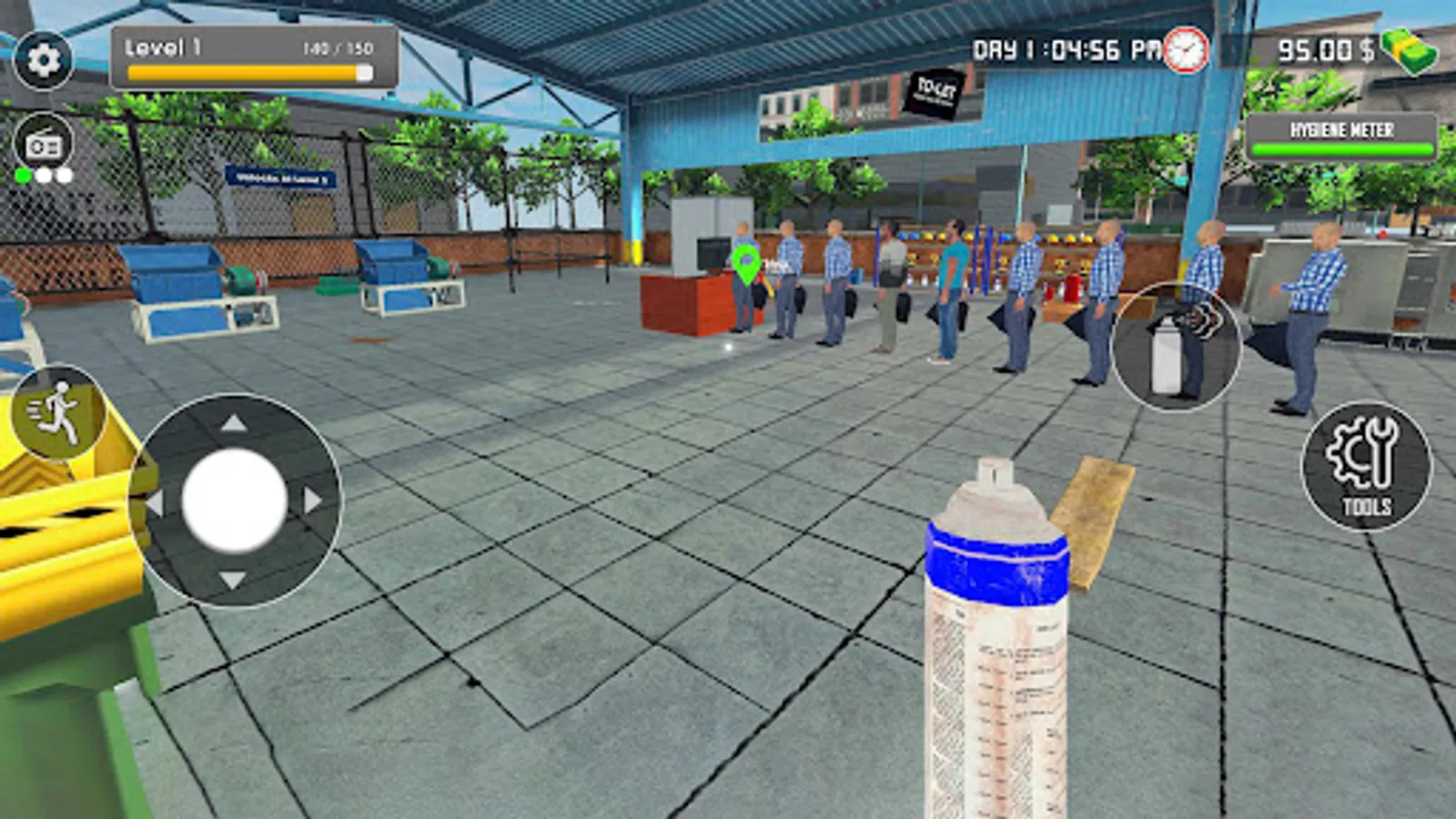The width and height of the screenshot is (1456, 819).
Task: Switch to the second radio station dot
Action: [43, 175]
